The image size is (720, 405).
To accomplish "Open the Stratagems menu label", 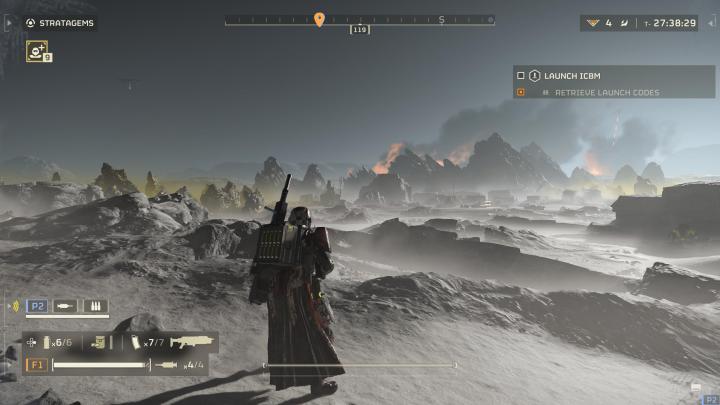I will pyautogui.click(x=67, y=22).
